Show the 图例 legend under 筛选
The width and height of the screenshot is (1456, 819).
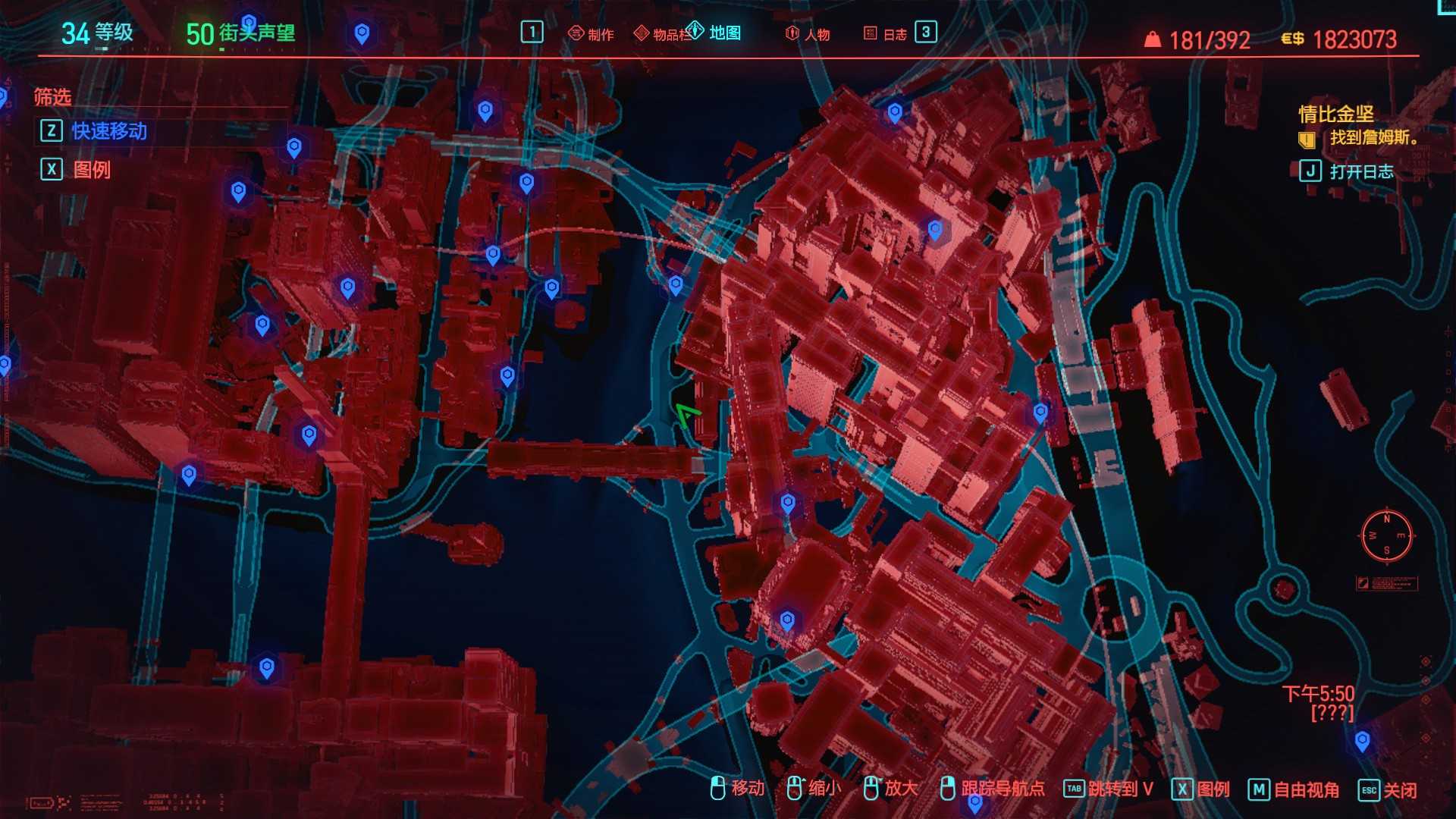[91, 170]
